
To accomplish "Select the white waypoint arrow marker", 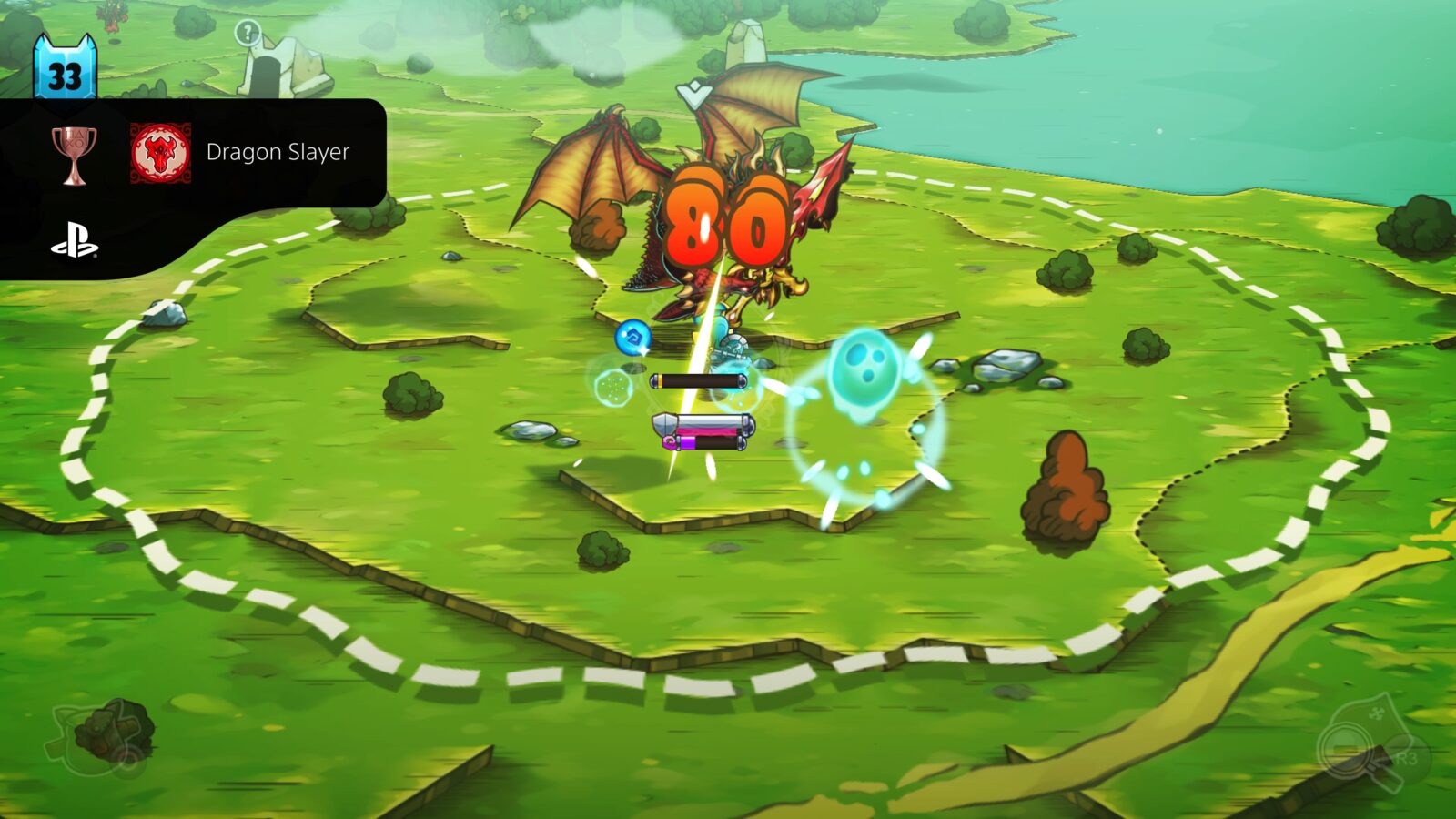I will [x=693, y=92].
